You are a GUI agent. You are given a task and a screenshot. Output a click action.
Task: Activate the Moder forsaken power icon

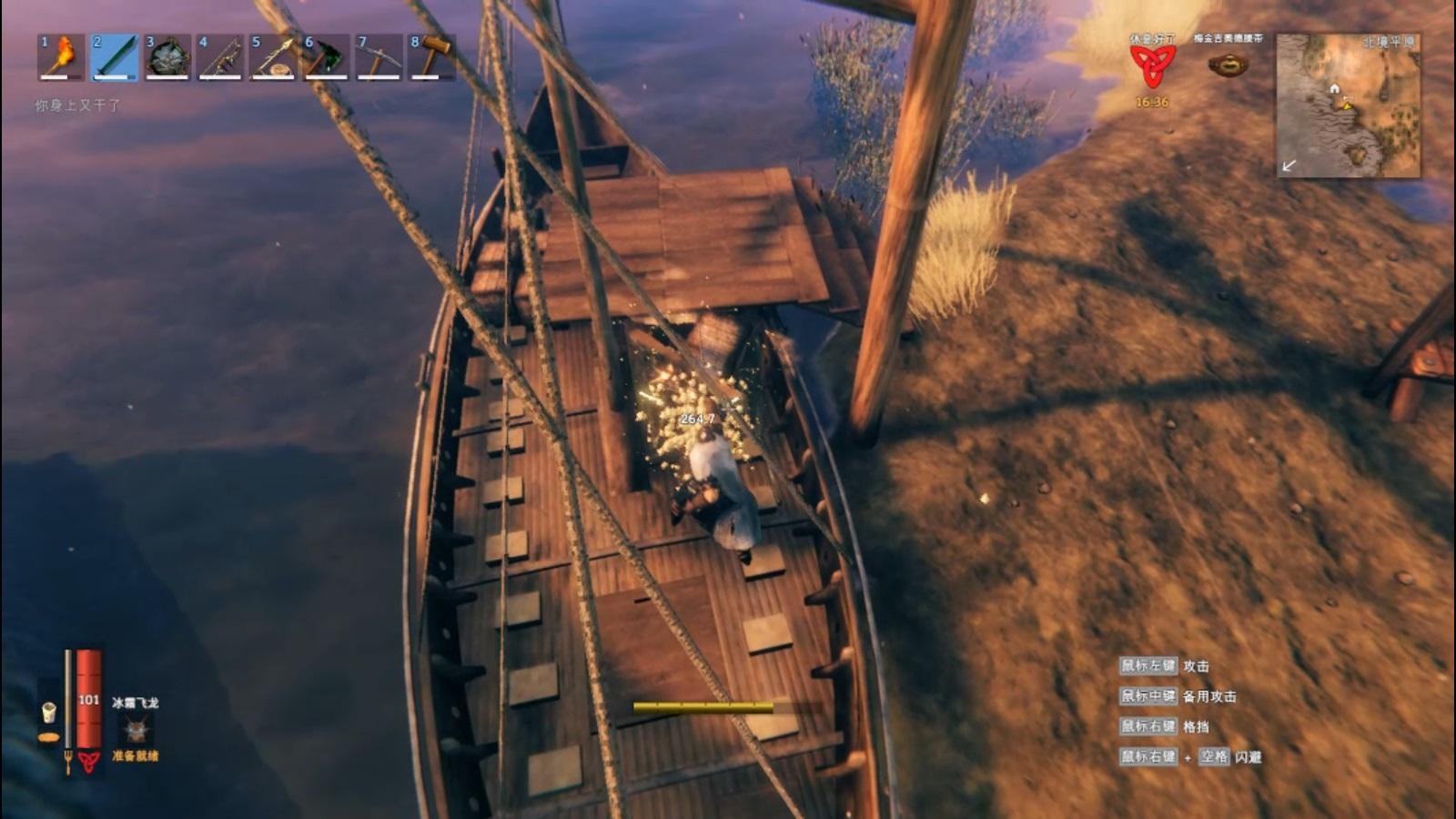[136, 729]
